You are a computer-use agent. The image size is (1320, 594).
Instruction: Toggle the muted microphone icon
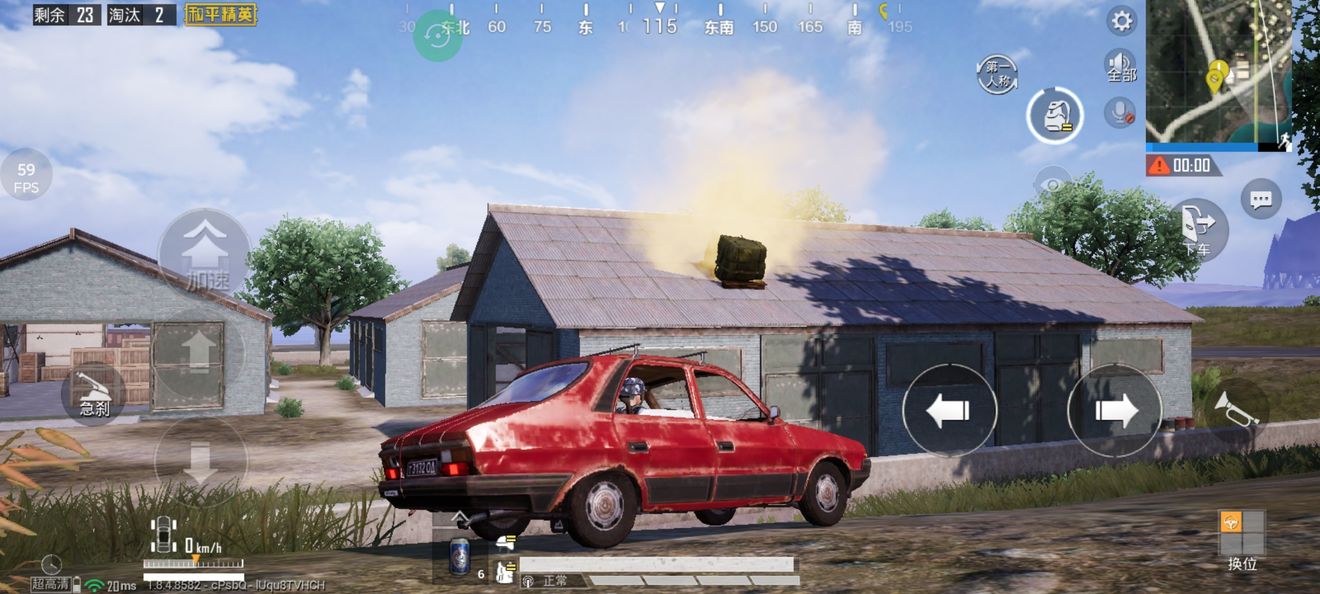tap(1120, 112)
